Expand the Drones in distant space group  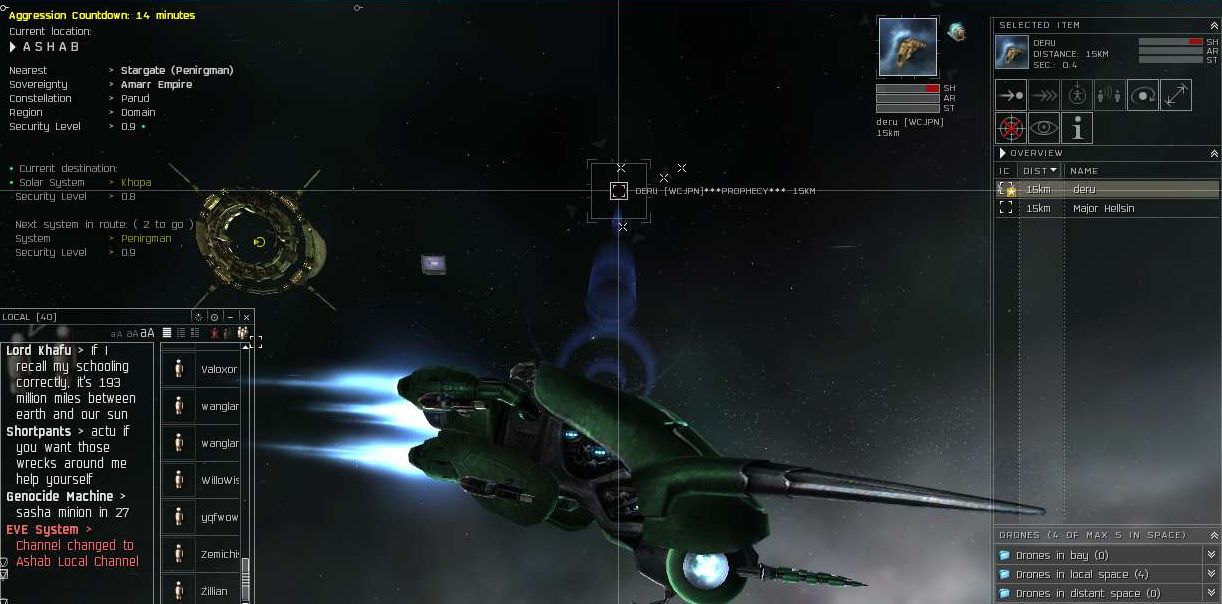click(1077, 593)
